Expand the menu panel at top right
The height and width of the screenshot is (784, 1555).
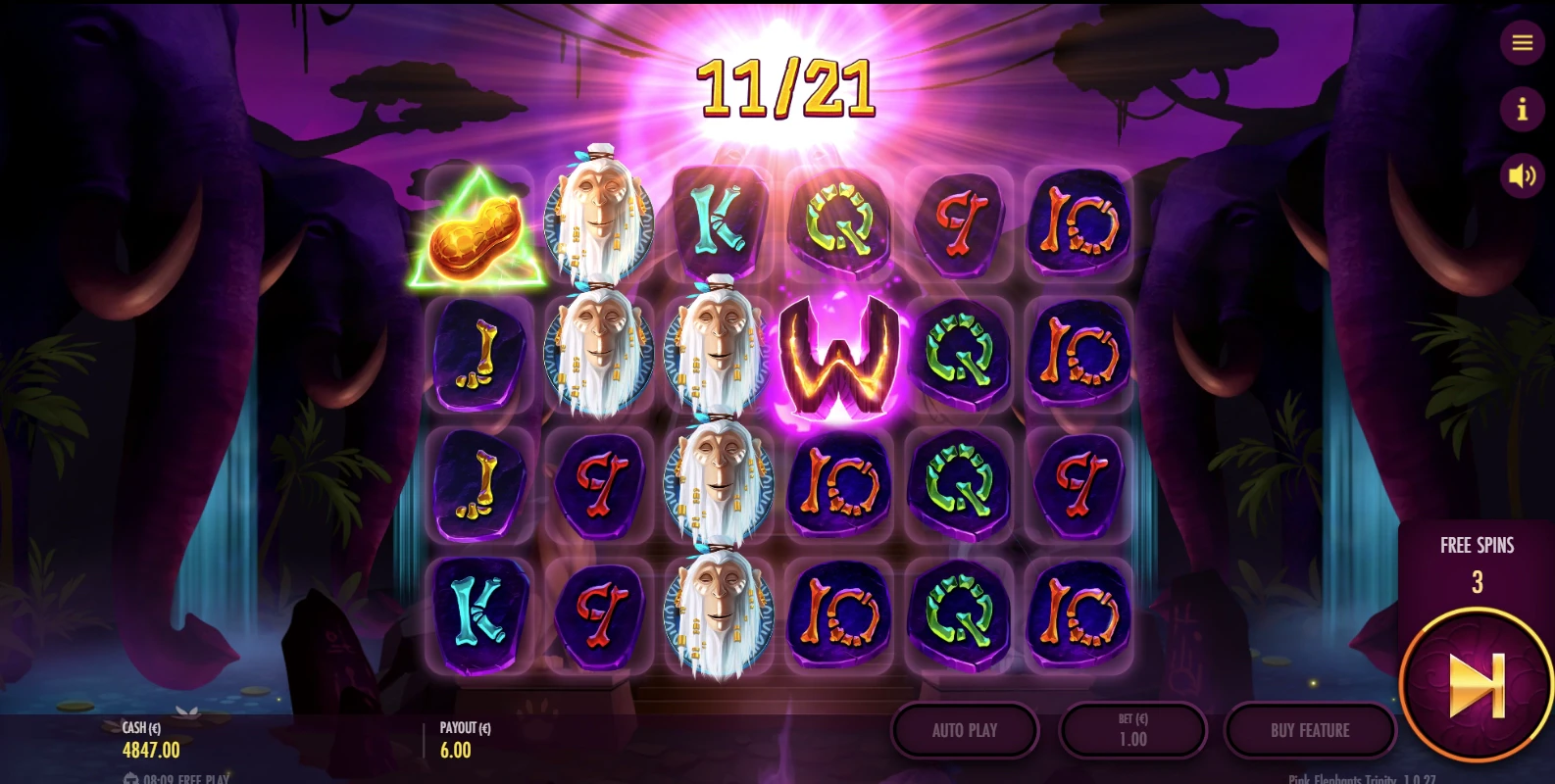(x=1522, y=43)
